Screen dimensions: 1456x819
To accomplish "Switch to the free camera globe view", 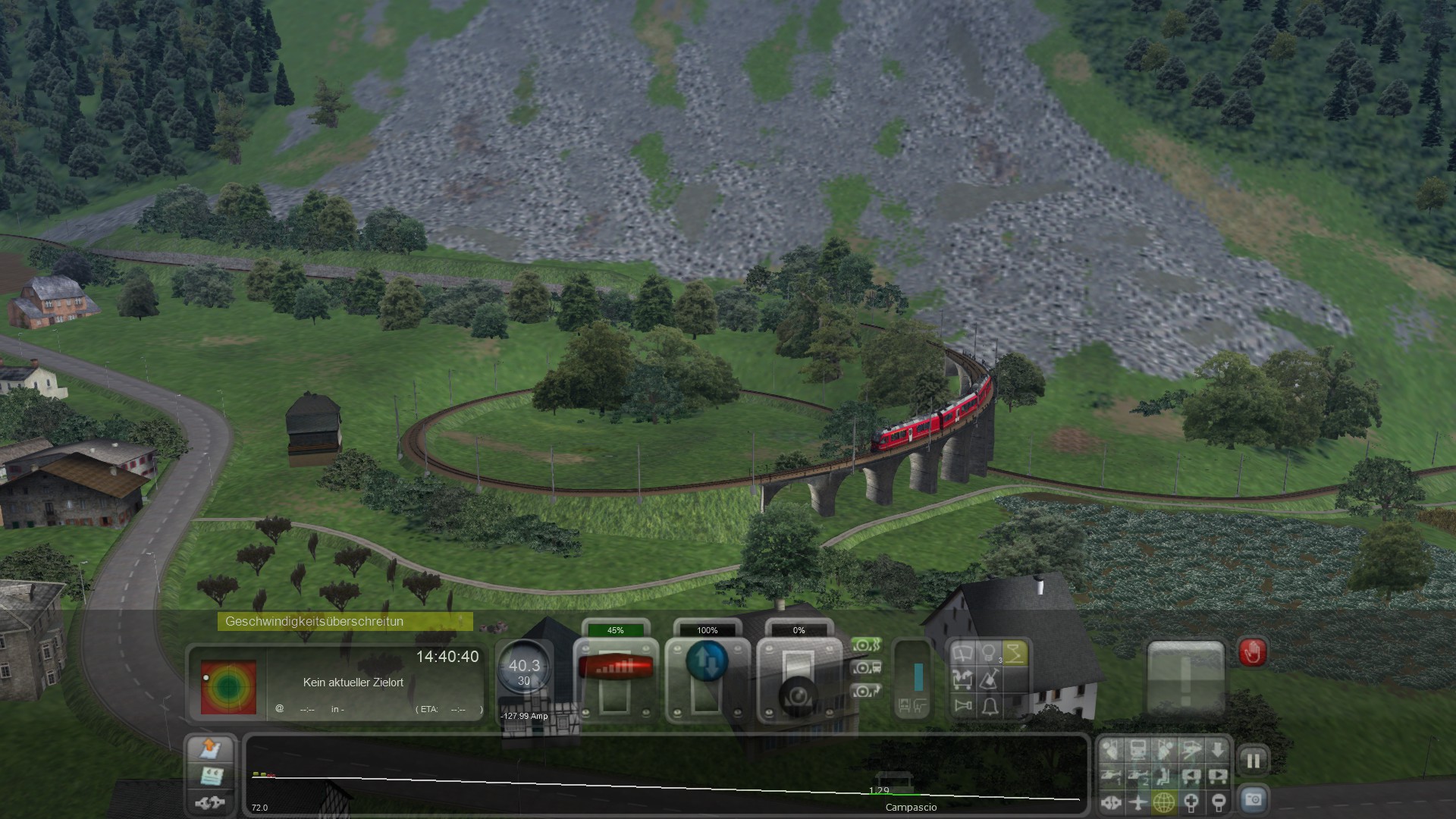I will pyautogui.click(x=1164, y=802).
